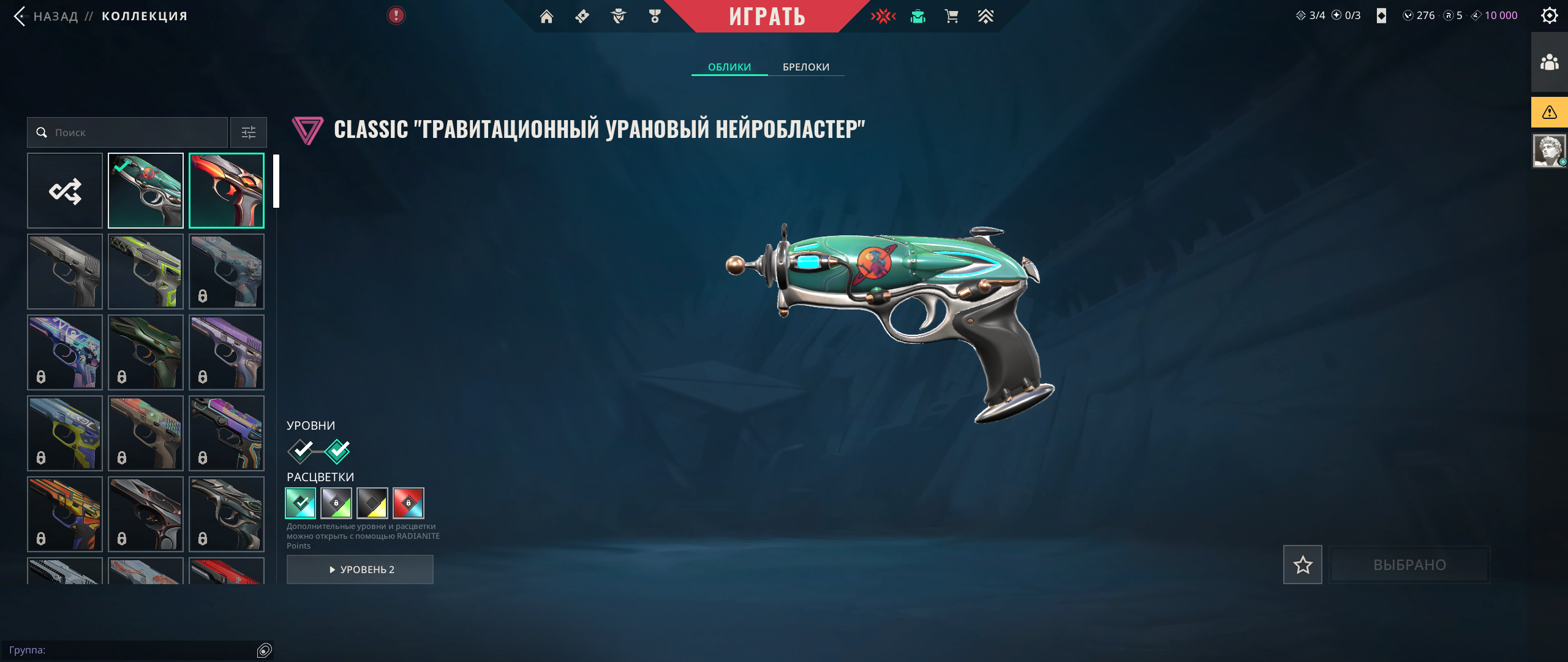Select the first level diamond checkmark
This screenshot has width=1568, height=662.
(301, 451)
